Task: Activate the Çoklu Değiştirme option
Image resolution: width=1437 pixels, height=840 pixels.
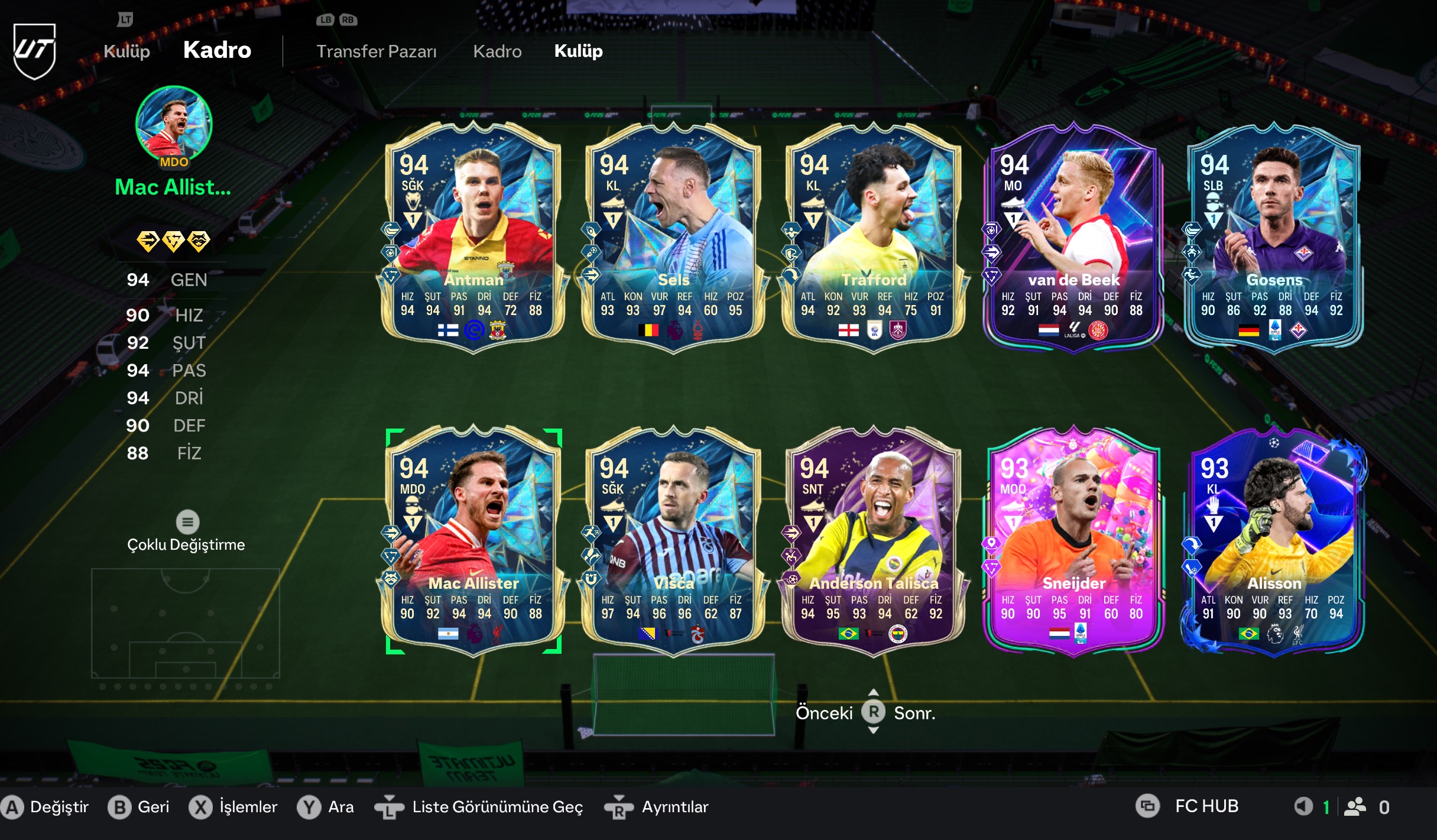Action: [187, 533]
